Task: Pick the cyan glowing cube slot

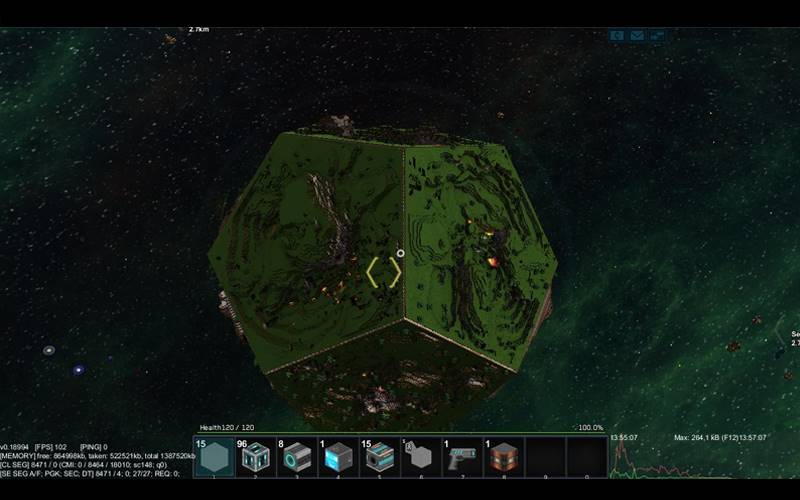Action: (x=338, y=458)
